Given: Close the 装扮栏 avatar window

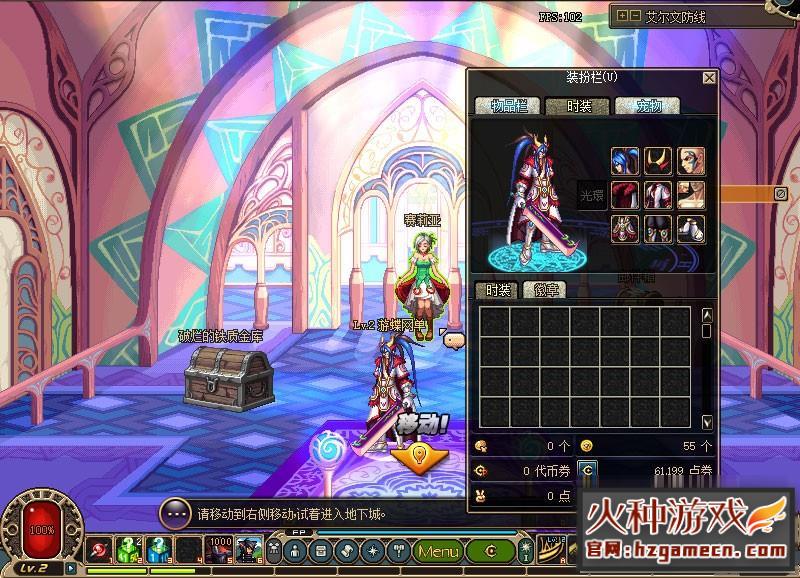Looking at the screenshot, I should click(709, 78).
